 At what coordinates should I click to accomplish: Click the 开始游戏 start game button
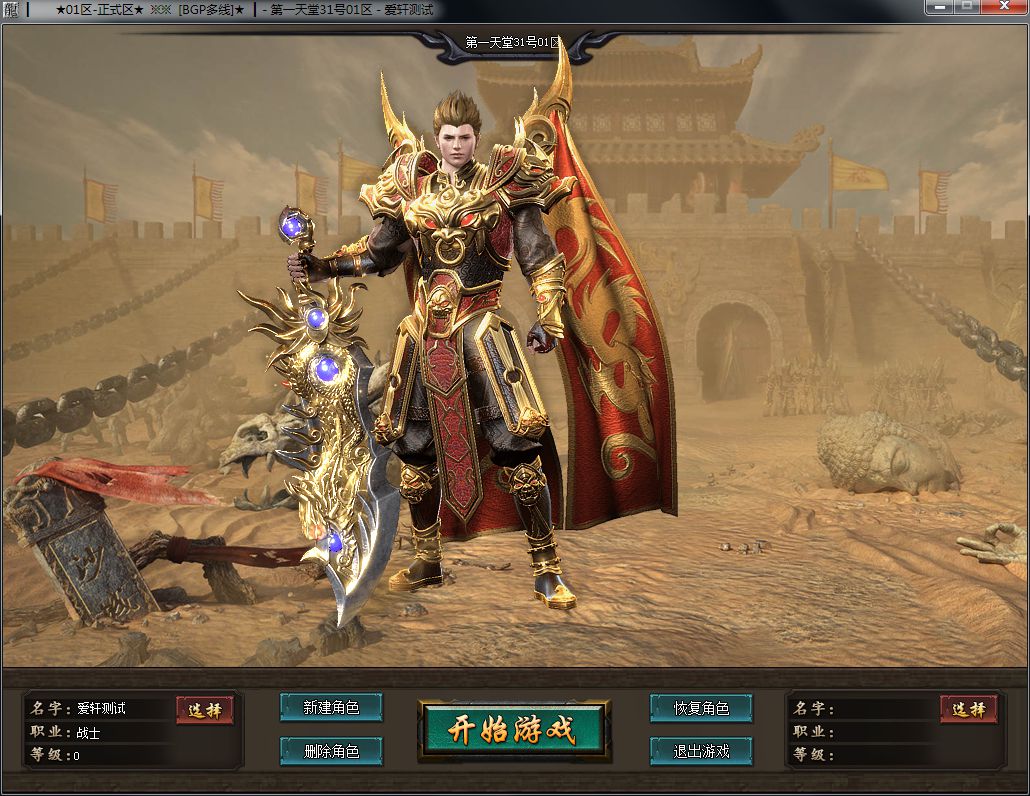513,729
